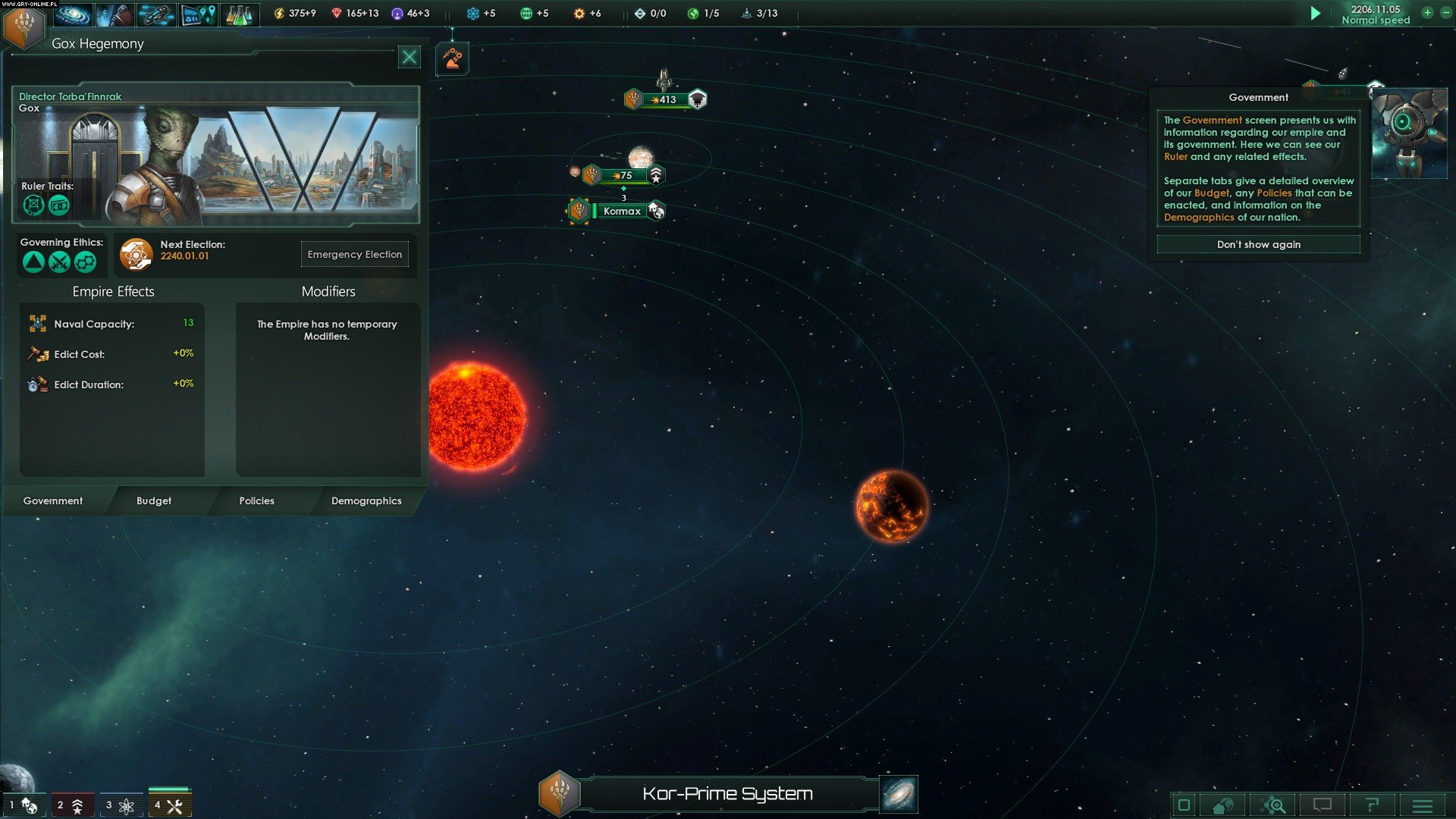Open the orange robotic arm outliner icon
The image size is (1456, 819).
[453, 59]
